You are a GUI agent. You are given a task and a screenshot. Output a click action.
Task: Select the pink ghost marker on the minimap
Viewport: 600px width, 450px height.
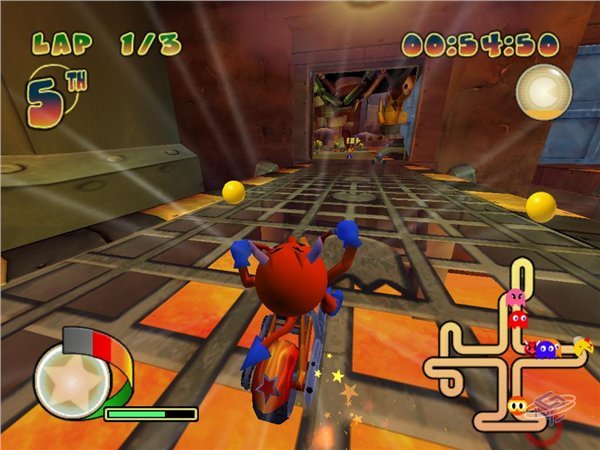[x=516, y=299]
